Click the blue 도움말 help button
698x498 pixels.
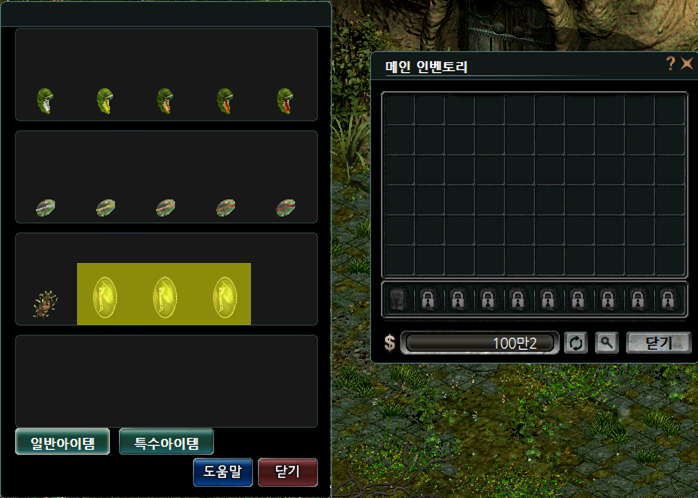coord(222,472)
